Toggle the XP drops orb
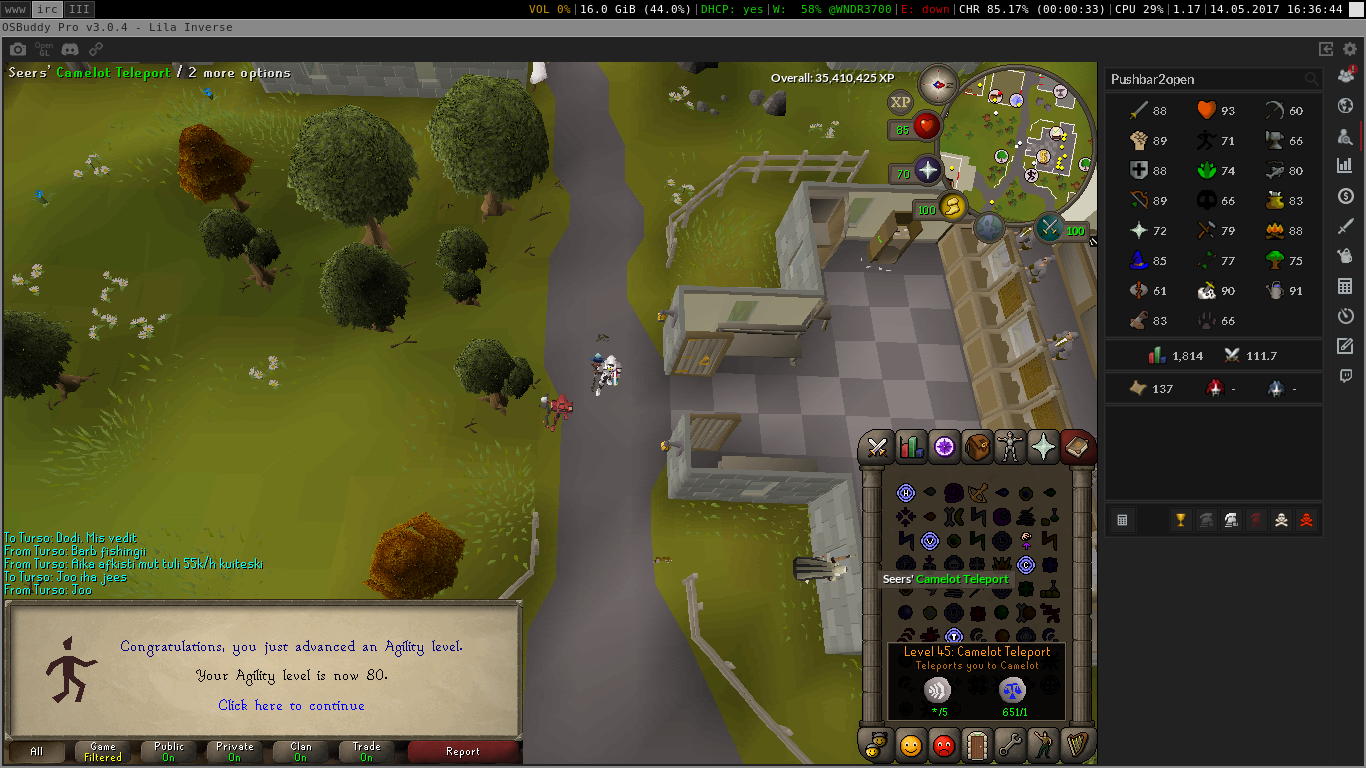The image size is (1366, 768). 900,102
